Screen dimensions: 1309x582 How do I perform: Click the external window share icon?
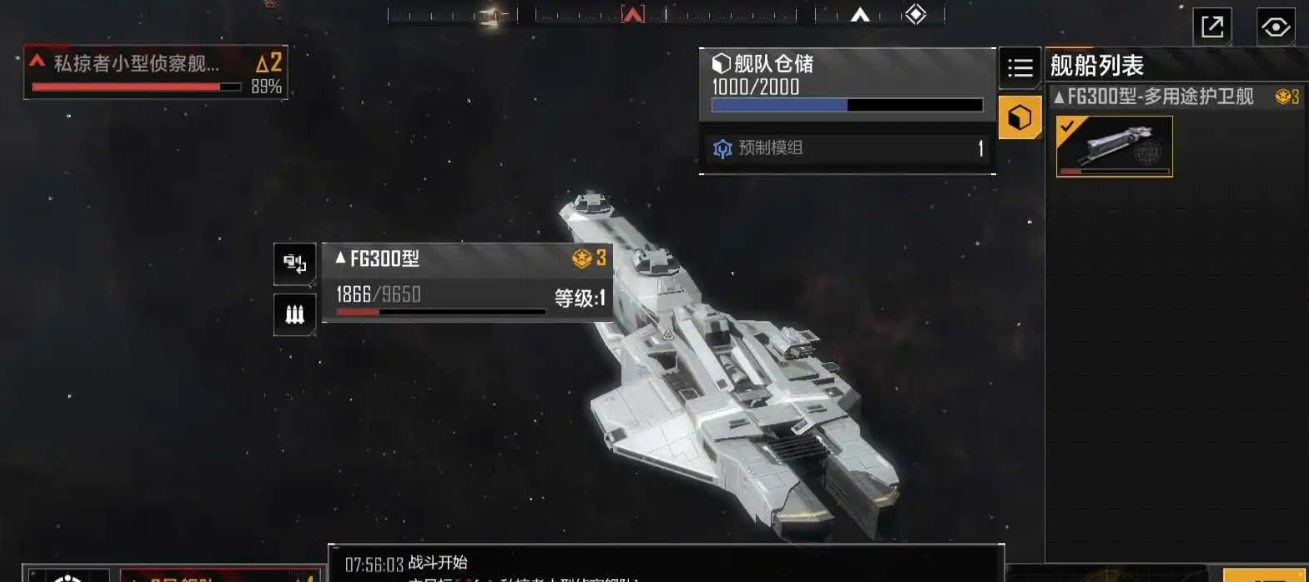(x=1212, y=27)
